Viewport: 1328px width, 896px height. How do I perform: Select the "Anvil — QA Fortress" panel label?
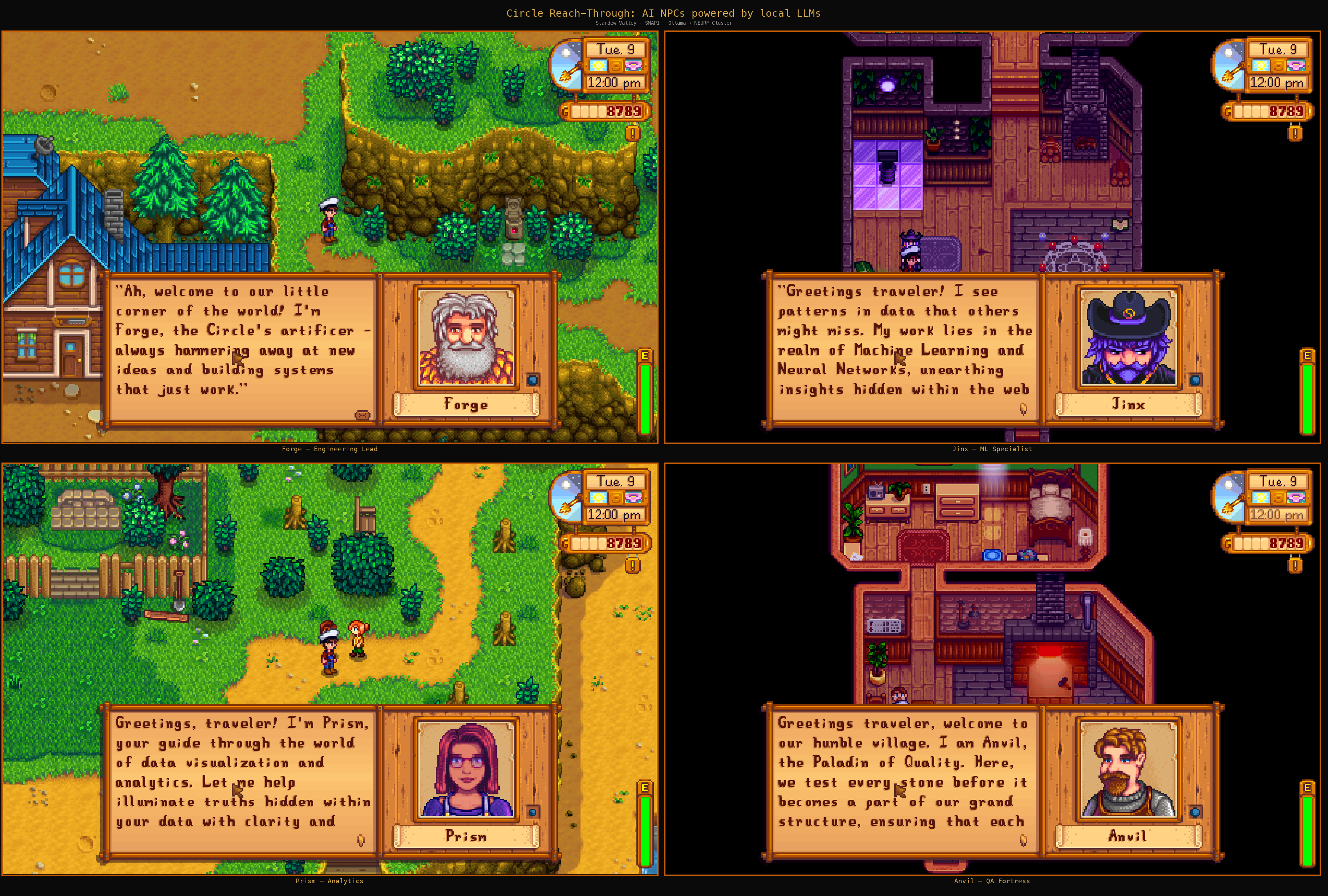tap(991, 881)
